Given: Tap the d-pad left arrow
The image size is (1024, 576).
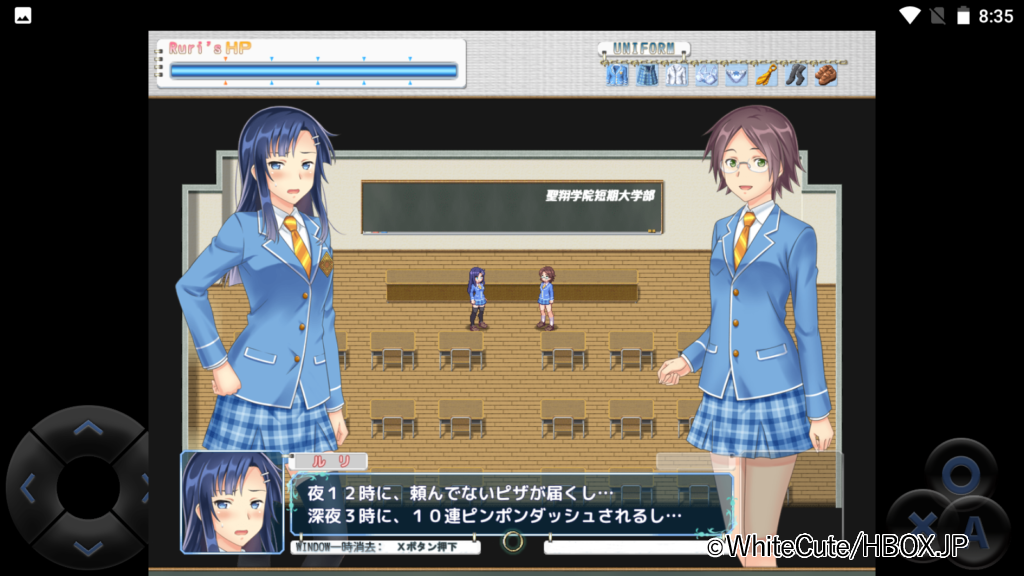Looking at the screenshot, I should pyautogui.click(x=29, y=488).
